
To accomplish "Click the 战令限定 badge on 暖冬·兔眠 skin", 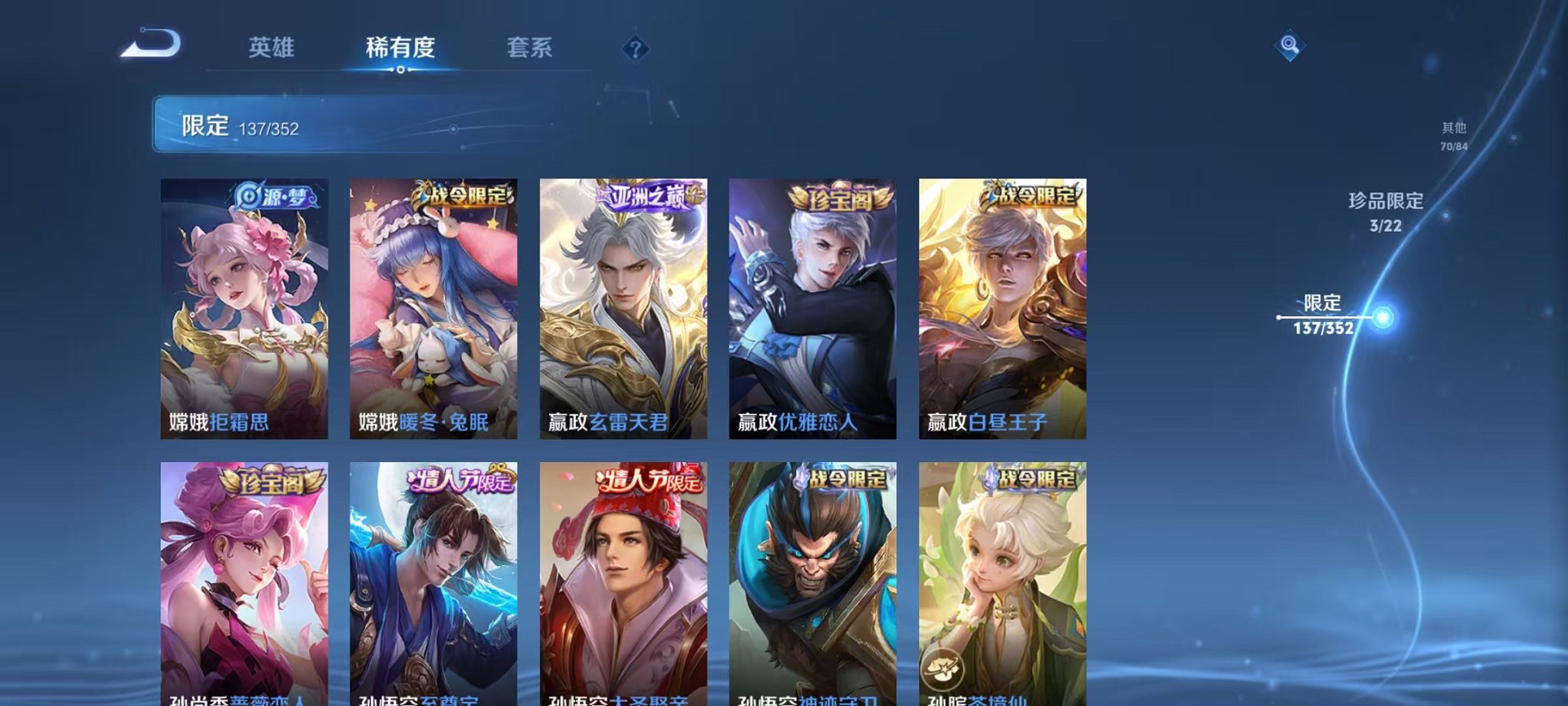I will tap(461, 195).
